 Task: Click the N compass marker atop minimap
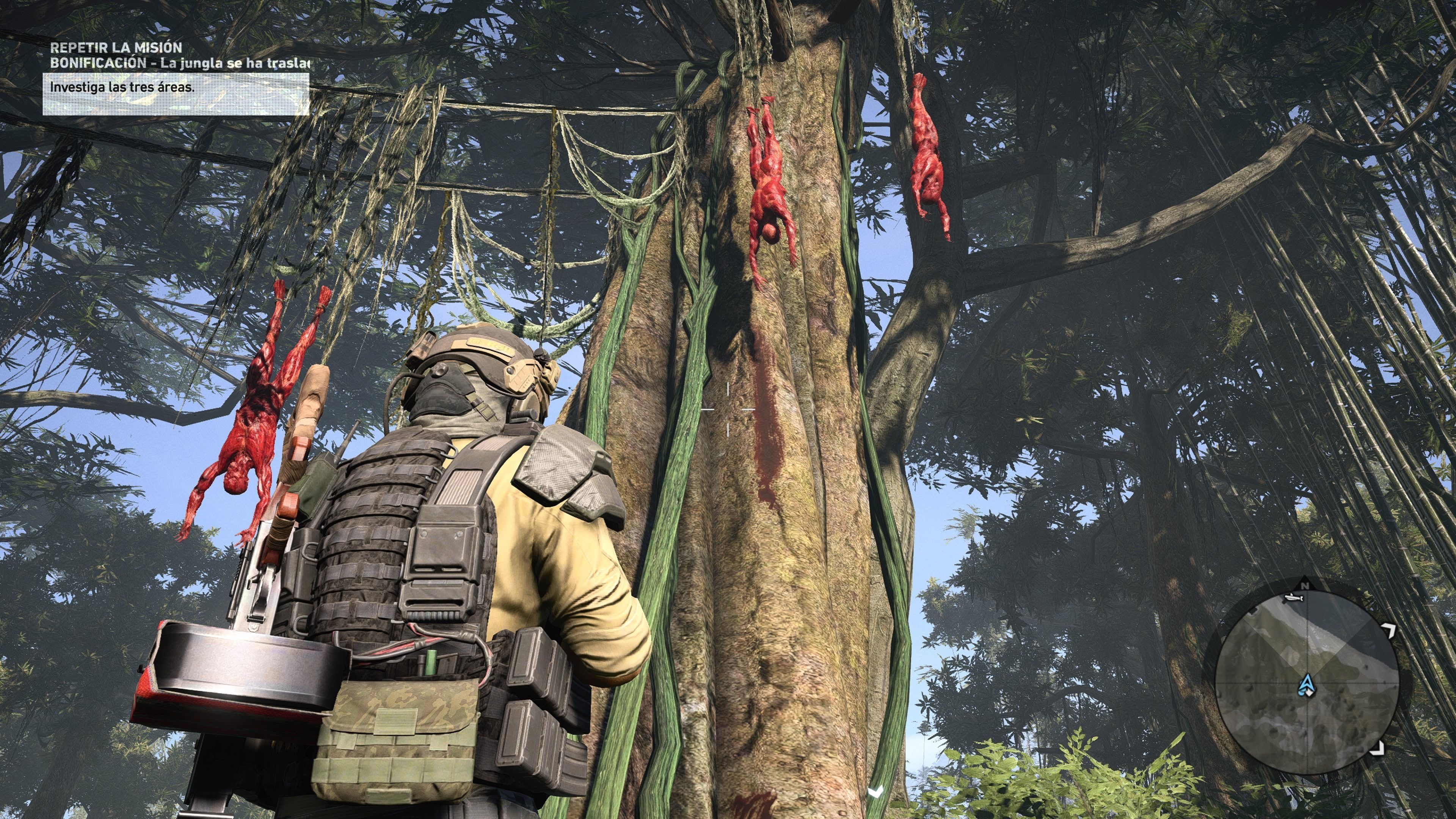[x=1305, y=585]
